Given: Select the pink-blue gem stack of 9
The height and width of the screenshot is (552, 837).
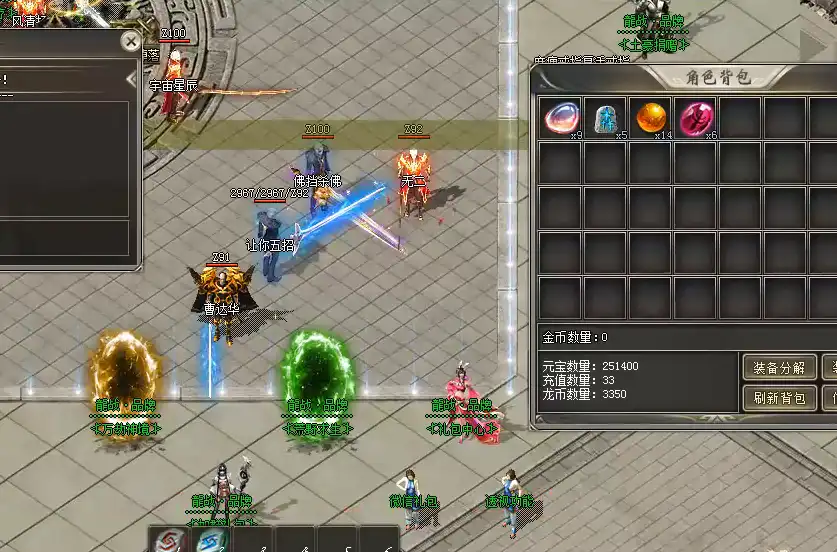Looking at the screenshot, I should coord(560,117).
